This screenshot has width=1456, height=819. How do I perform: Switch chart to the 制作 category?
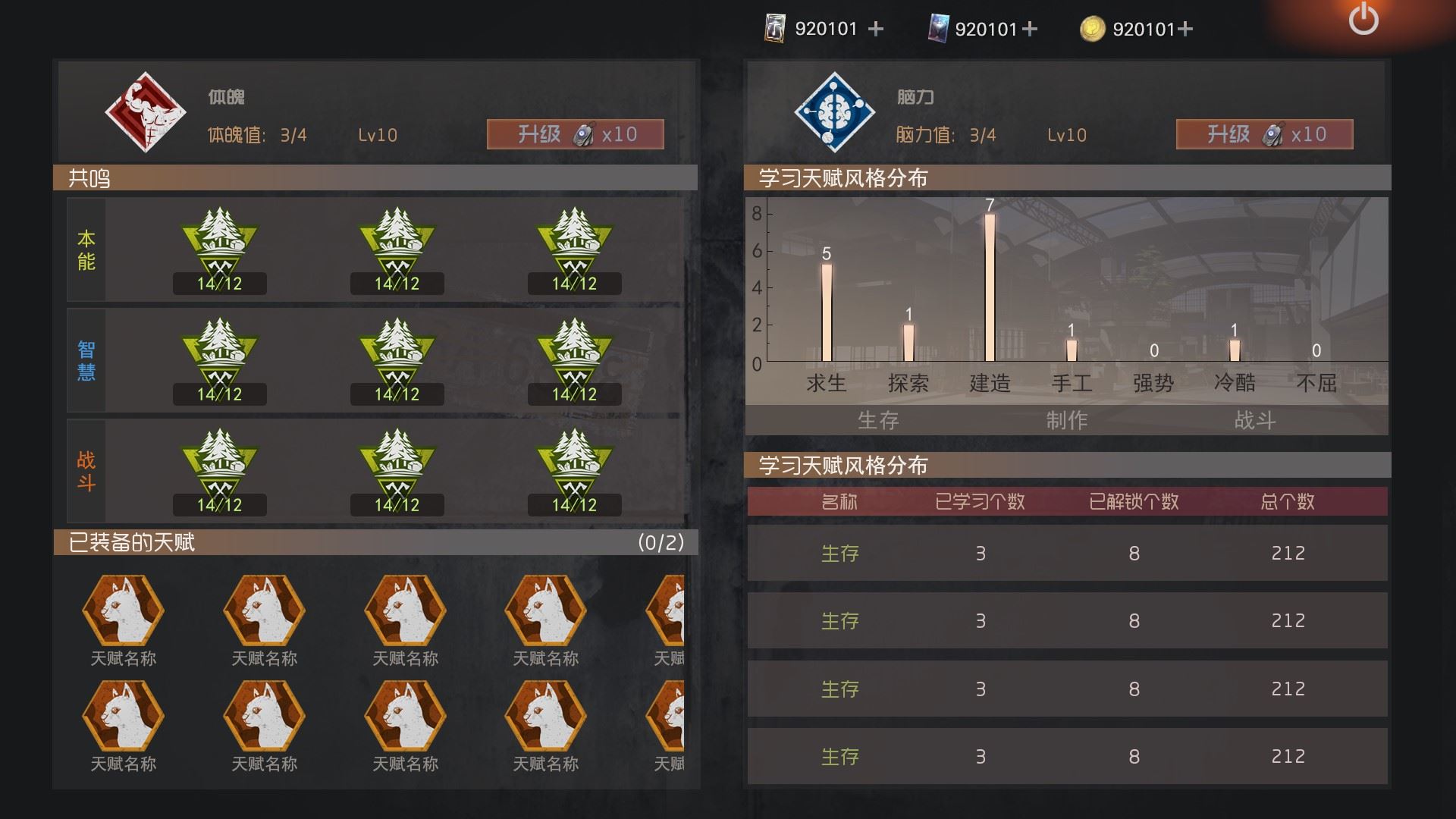[1066, 420]
